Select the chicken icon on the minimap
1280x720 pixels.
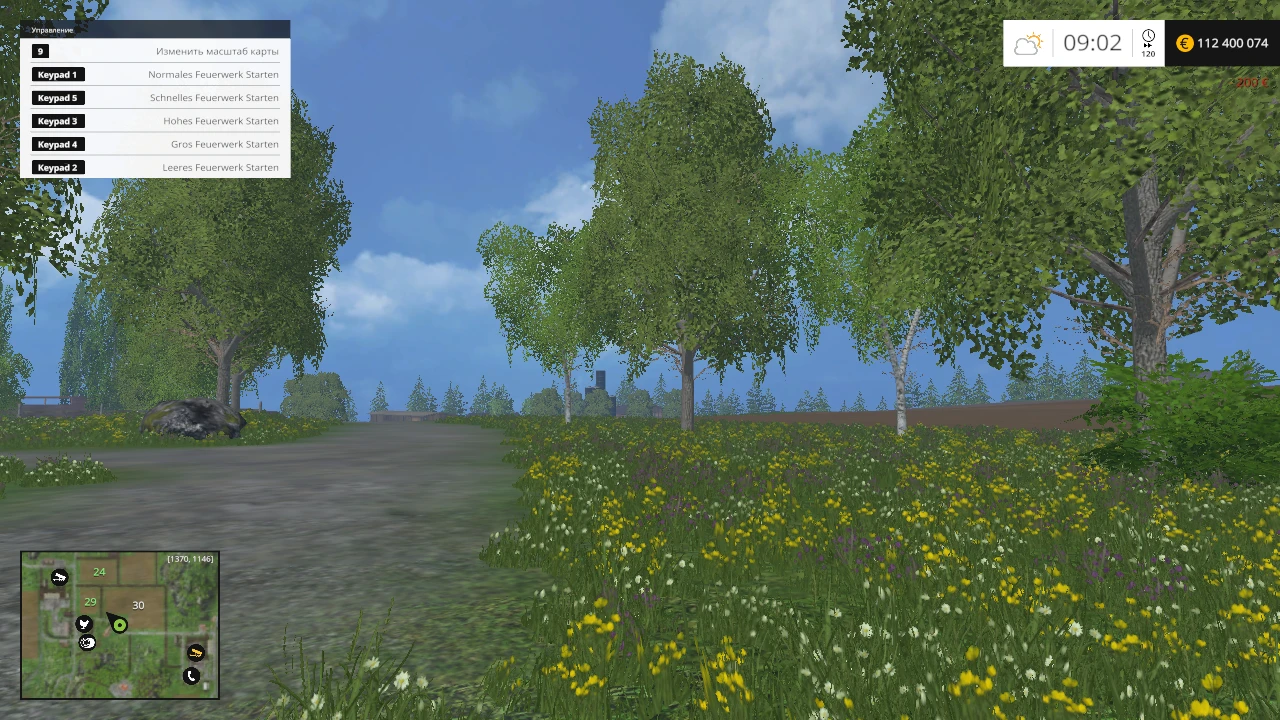coord(85,624)
